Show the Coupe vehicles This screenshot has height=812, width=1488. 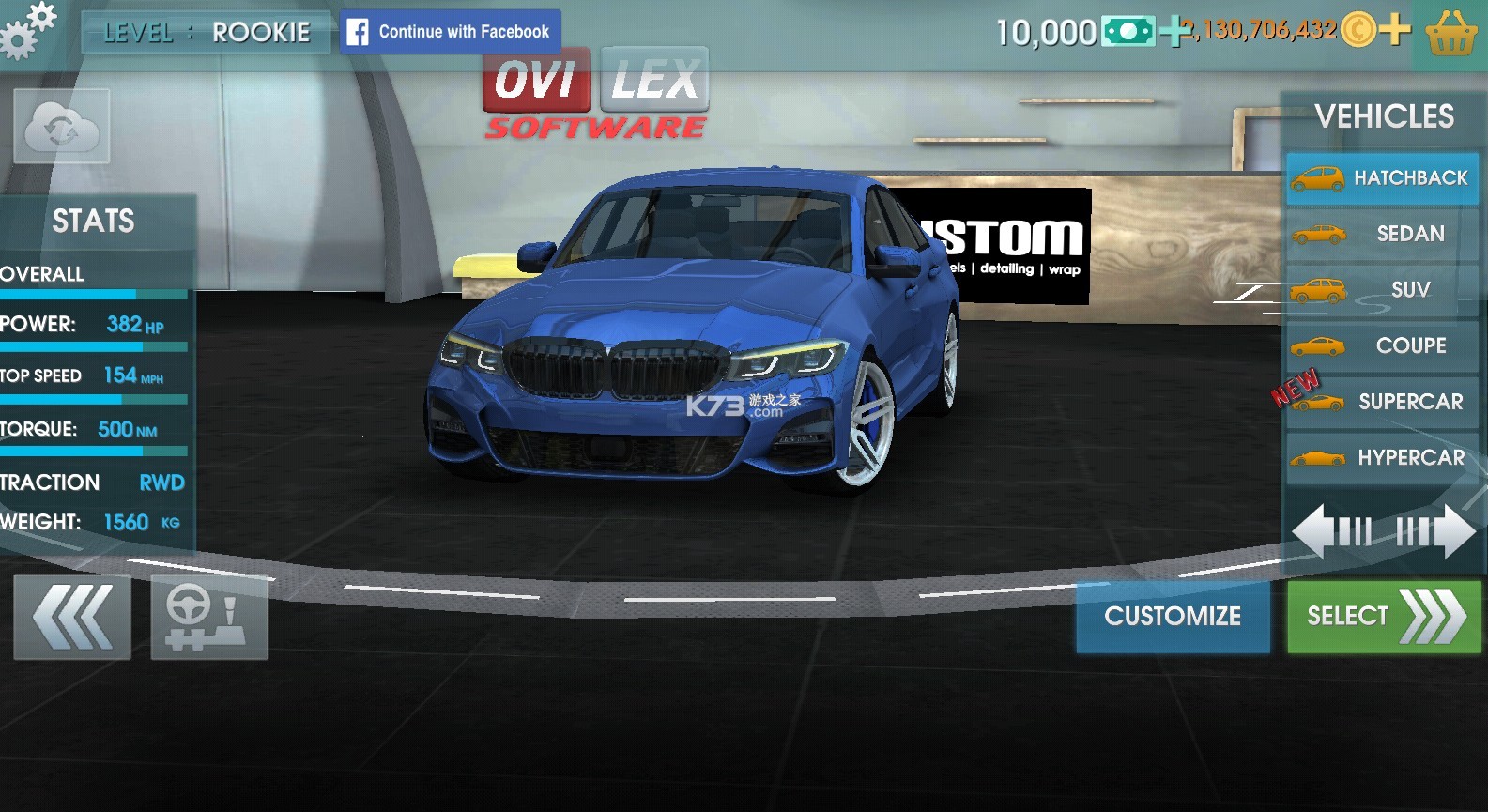[1382, 345]
